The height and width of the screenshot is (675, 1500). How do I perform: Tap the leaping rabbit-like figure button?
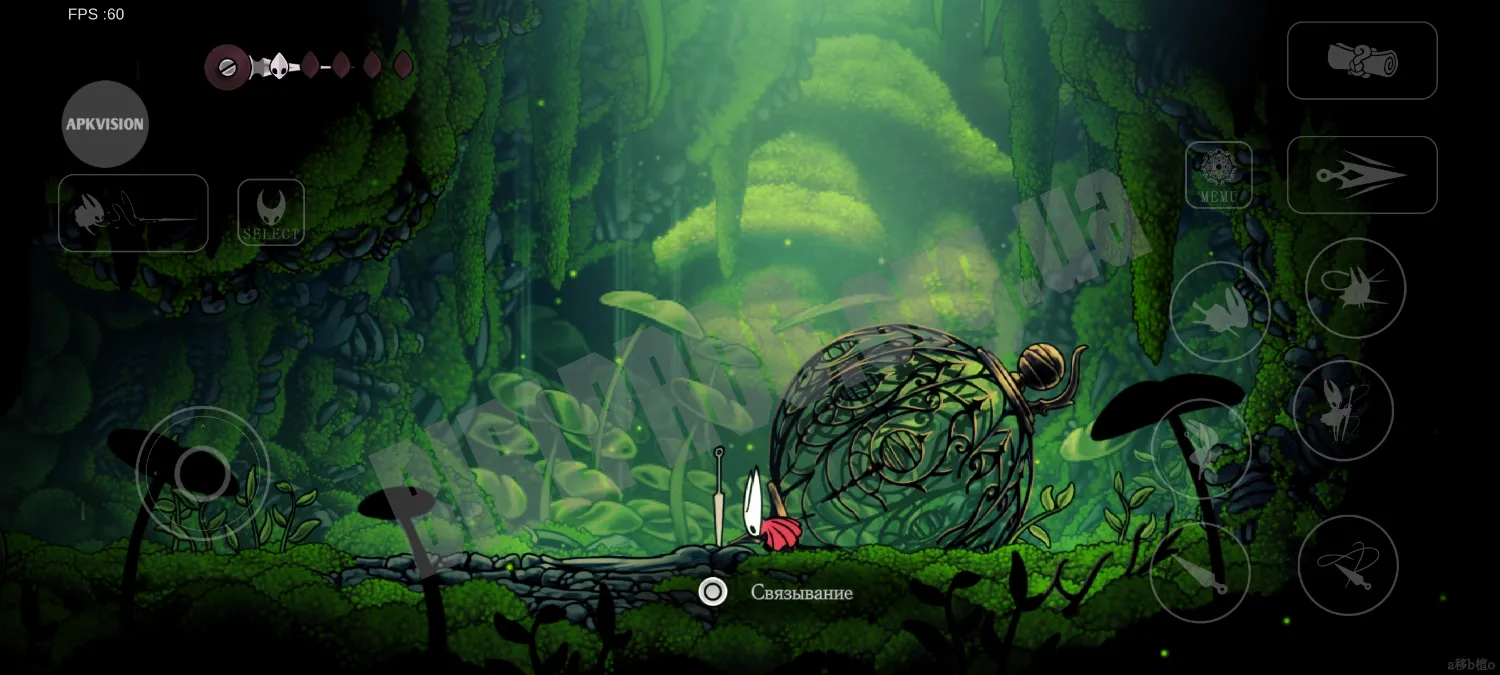coord(1219,312)
